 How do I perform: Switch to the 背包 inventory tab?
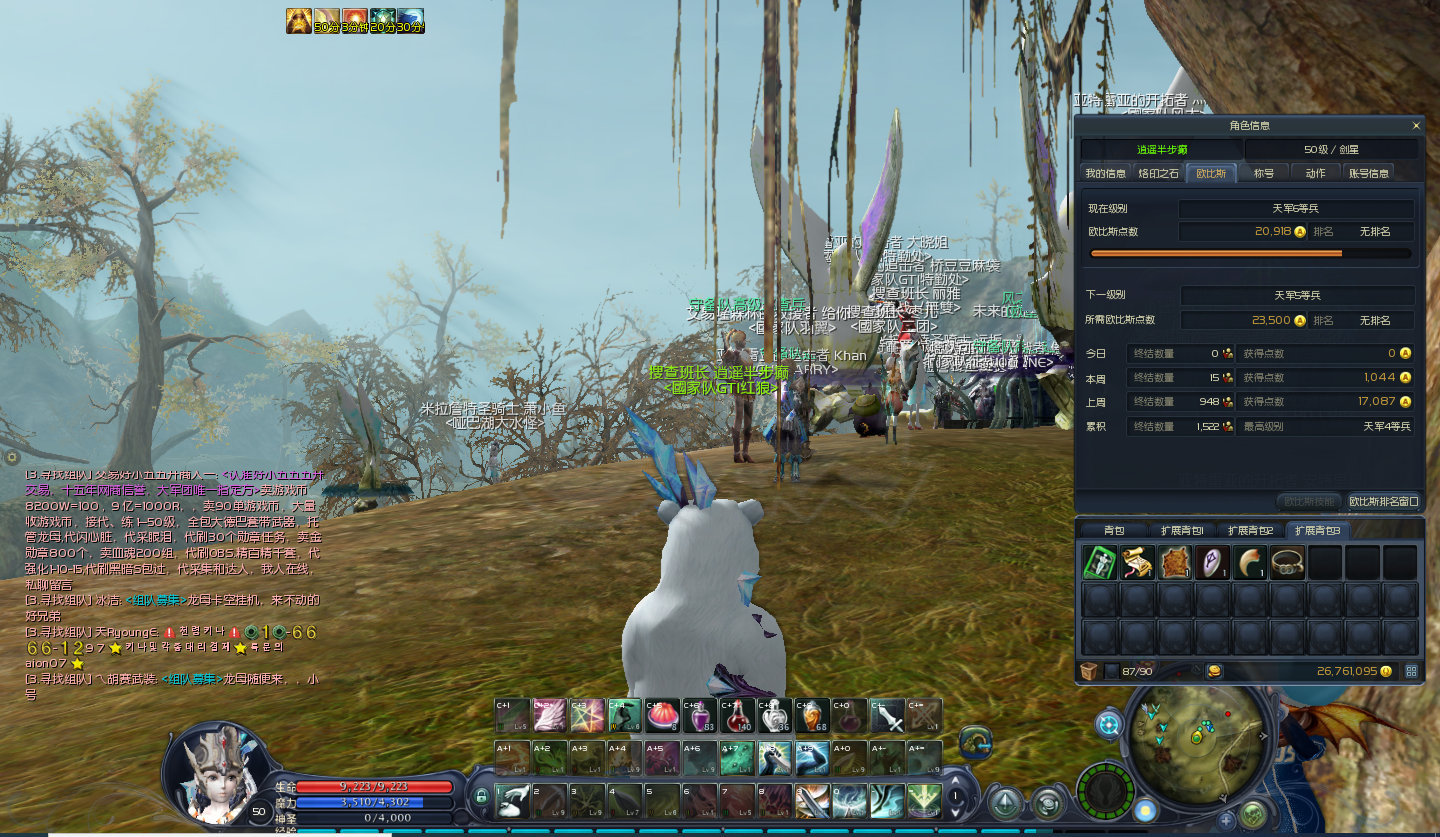(x=1113, y=530)
